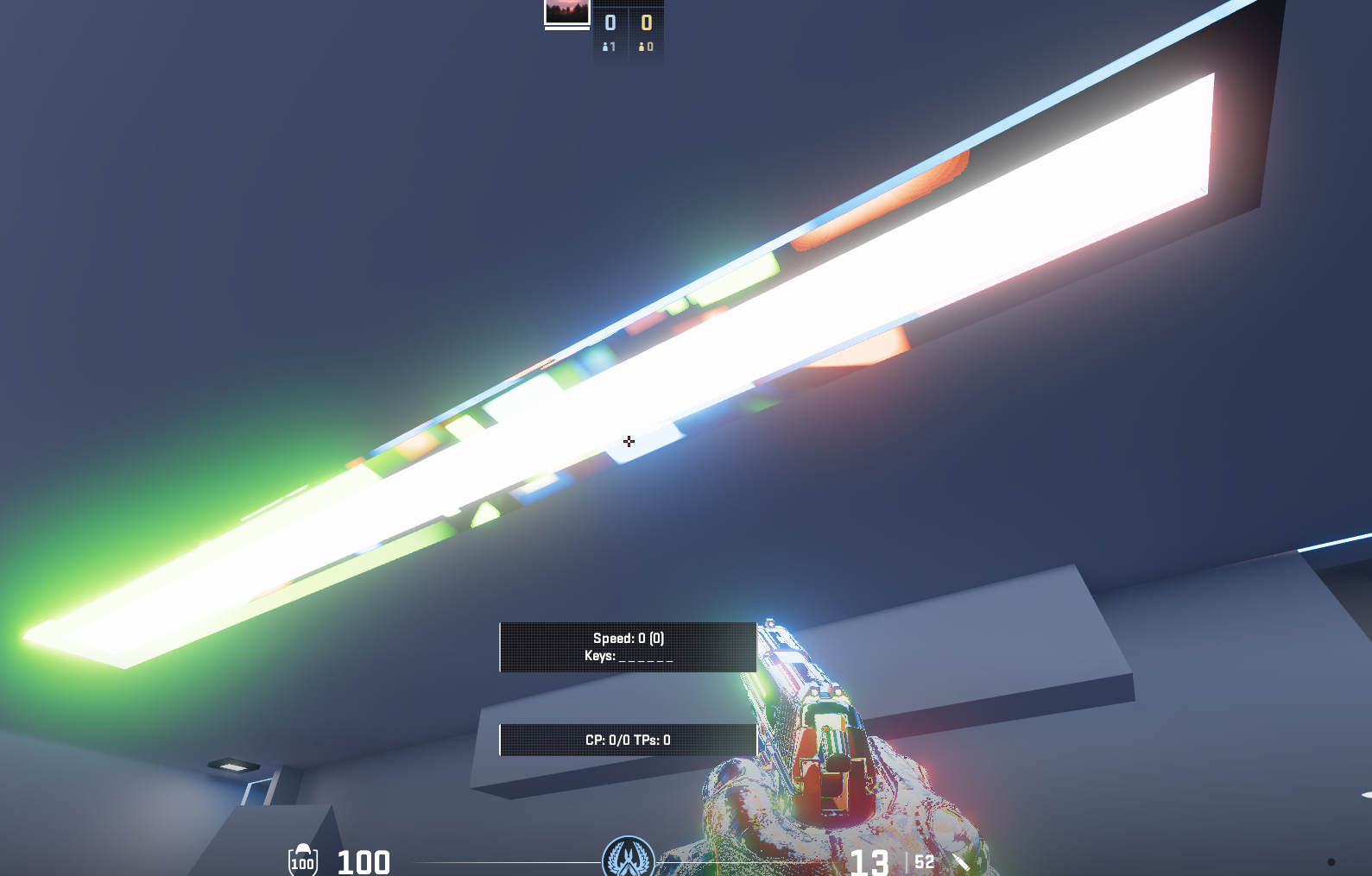Click the crosshair at screen center
The image size is (1372, 876).
629,442
